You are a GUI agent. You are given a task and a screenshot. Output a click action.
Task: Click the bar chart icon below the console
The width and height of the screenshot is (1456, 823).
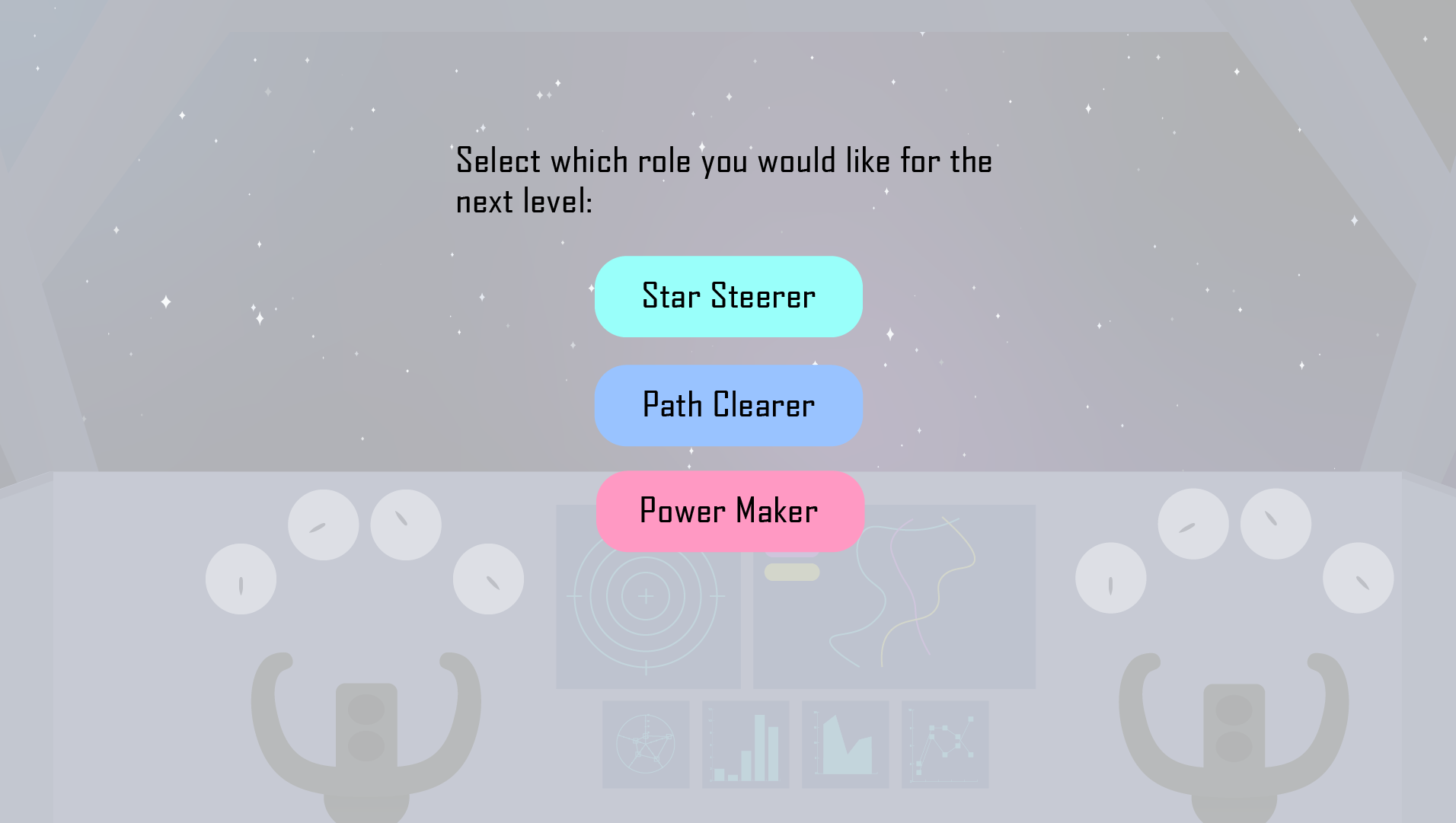[746, 744]
